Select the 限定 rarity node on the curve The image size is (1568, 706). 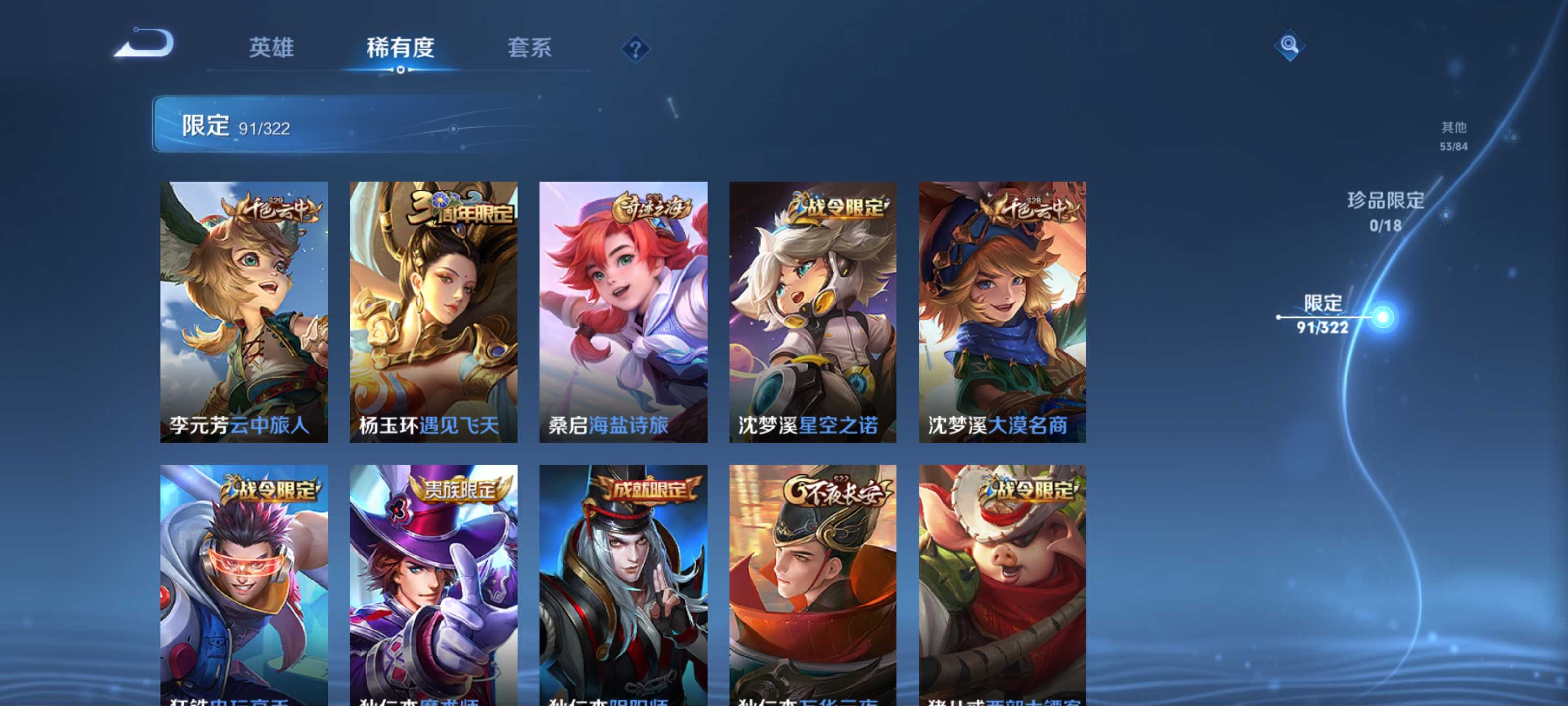[1382, 317]
